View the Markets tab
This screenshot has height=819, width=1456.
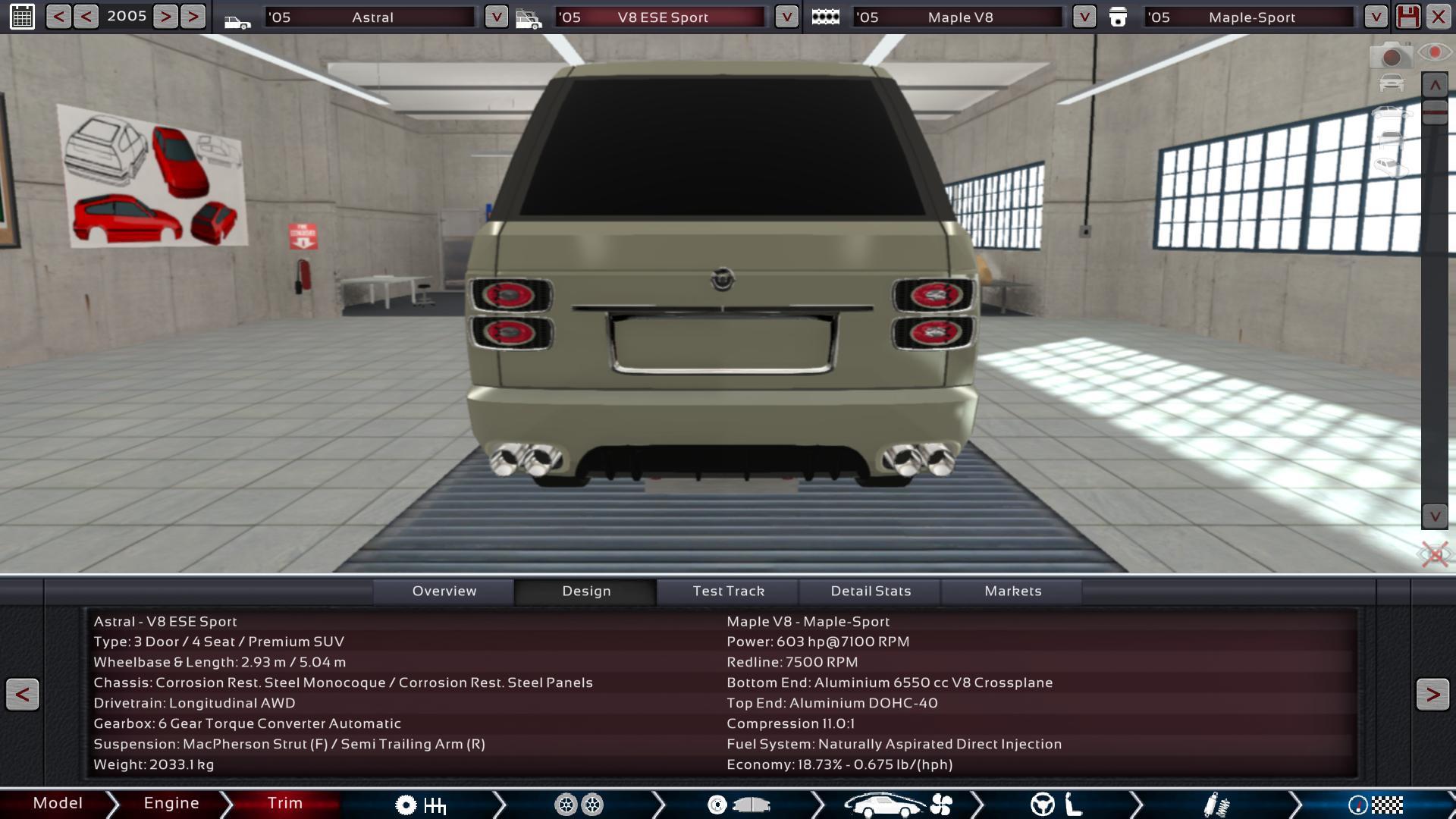(1012, 591)
